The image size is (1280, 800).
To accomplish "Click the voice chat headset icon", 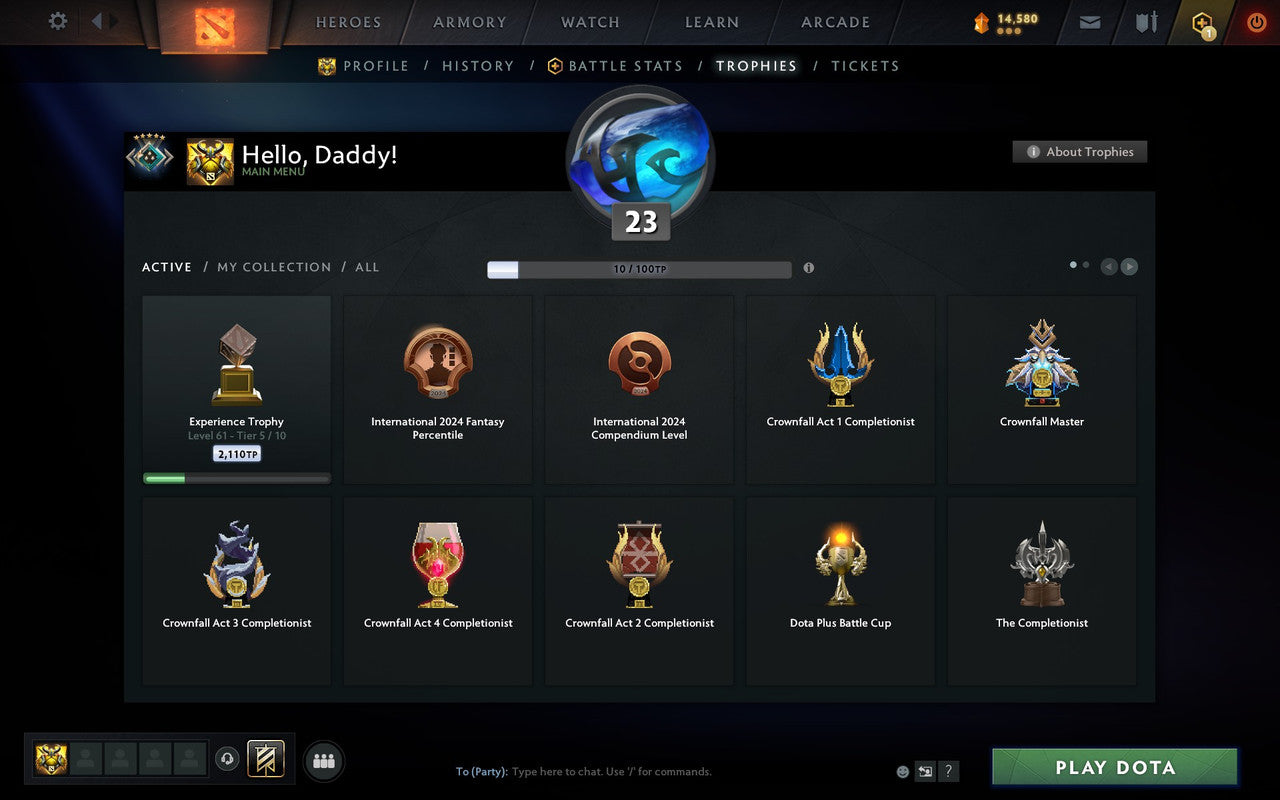I will (x=227, y=759).
